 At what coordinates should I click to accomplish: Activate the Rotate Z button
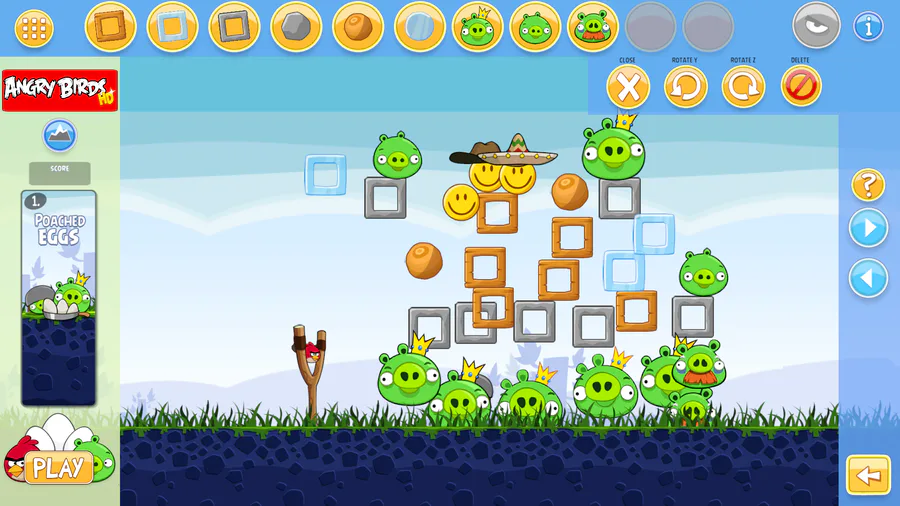coord(743,87)
